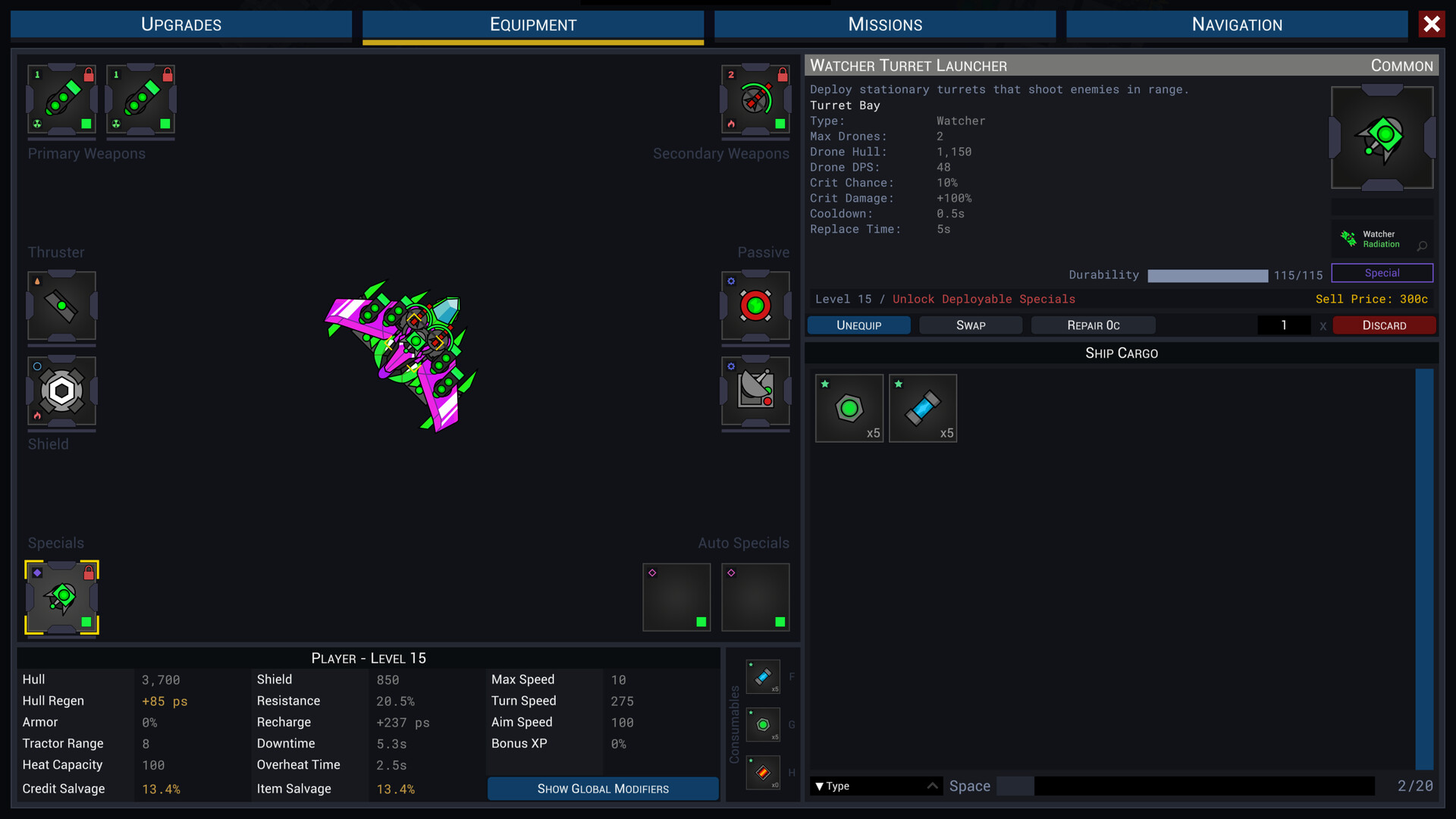This screenshot has width=1456, height=819.
Task: Click the Watcher Radiation magnifier icon
Action: click(1422, 246)
